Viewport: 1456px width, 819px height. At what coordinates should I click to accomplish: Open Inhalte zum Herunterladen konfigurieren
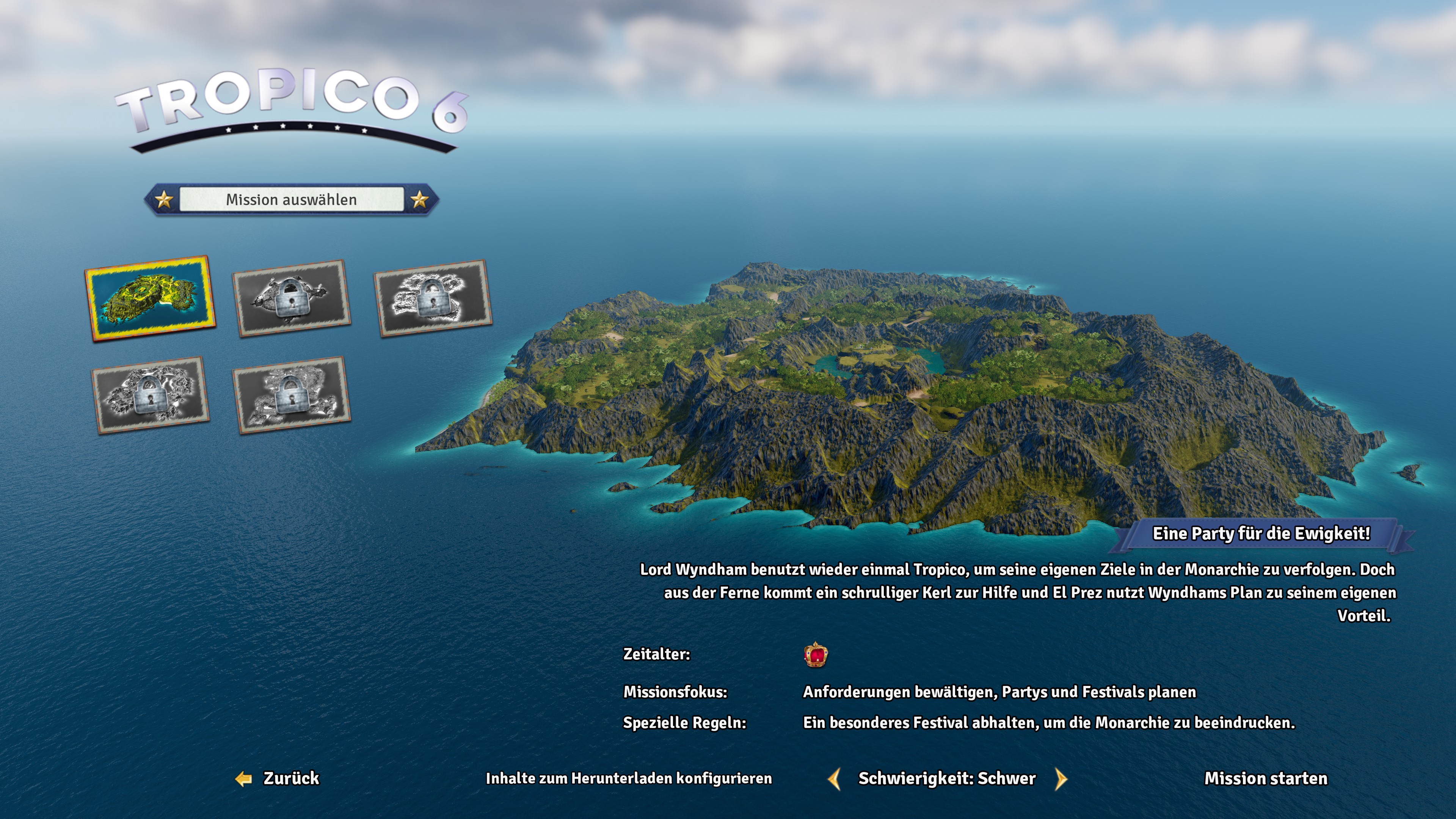click(629, 778)
